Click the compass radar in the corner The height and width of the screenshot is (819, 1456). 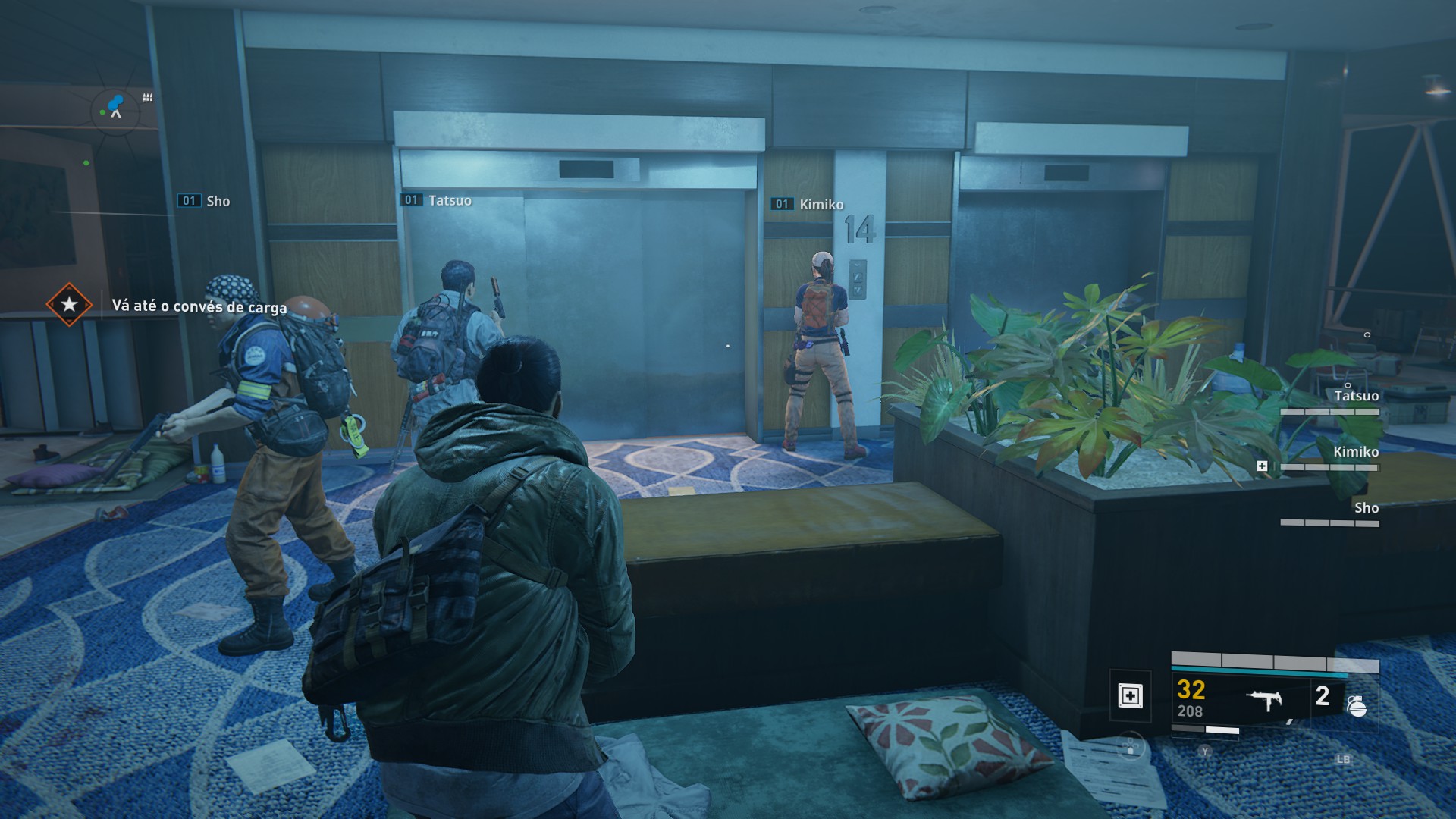point(115,111)
